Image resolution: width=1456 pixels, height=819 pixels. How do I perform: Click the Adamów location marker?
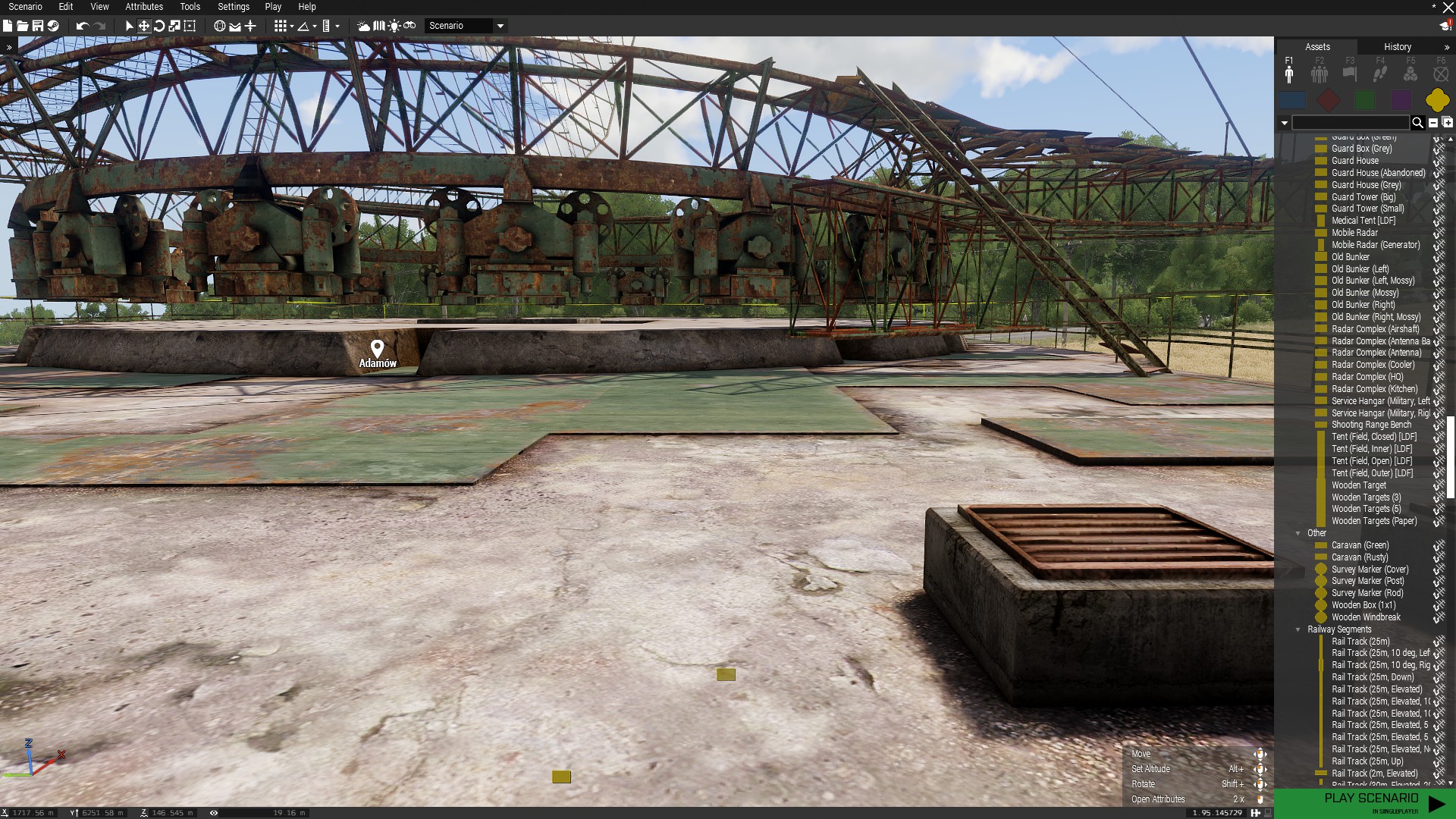(x=377, y=349)
